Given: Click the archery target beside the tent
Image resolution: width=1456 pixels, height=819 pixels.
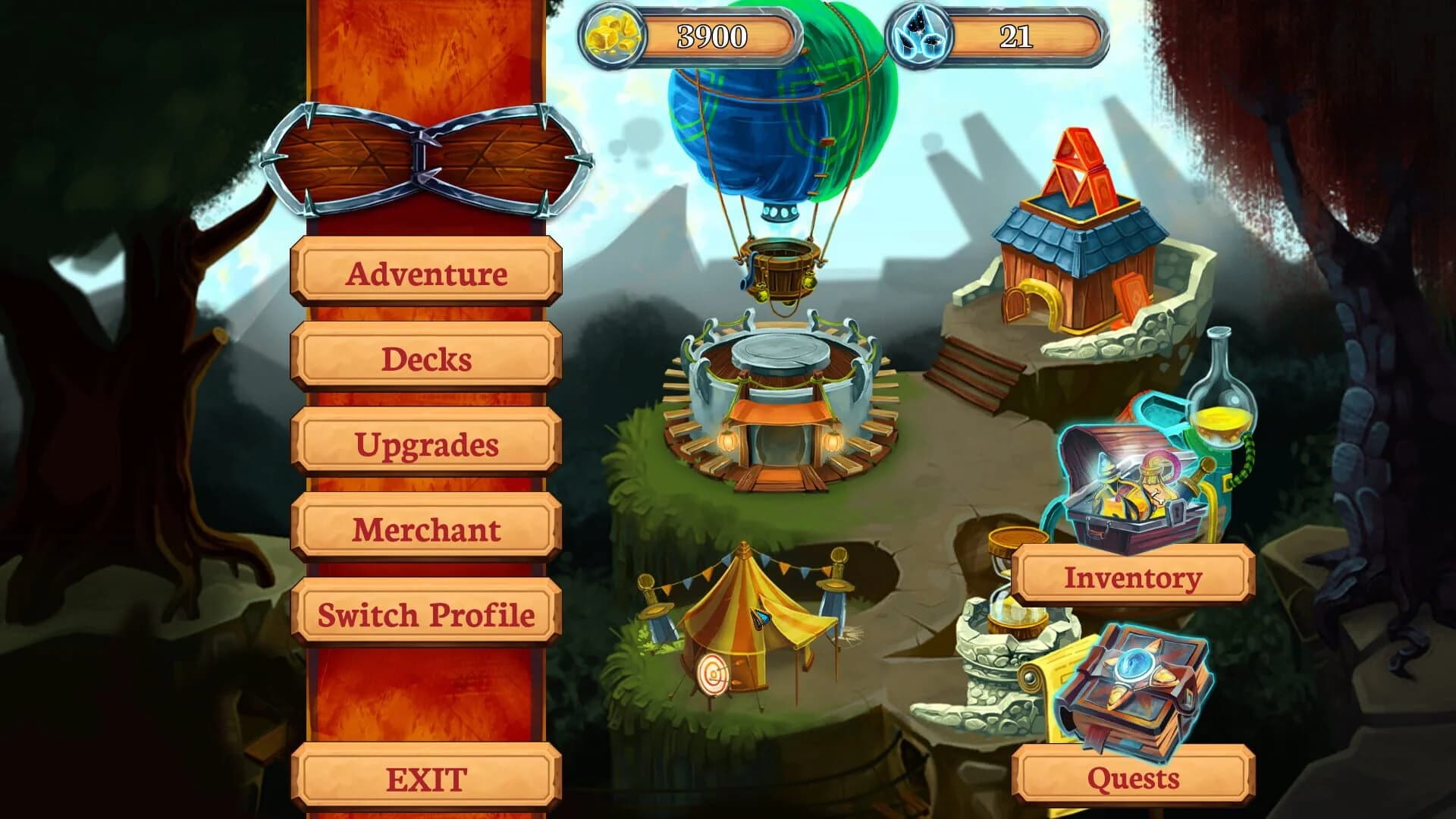Looking at the screenshot, I should [x=713, y=675].
